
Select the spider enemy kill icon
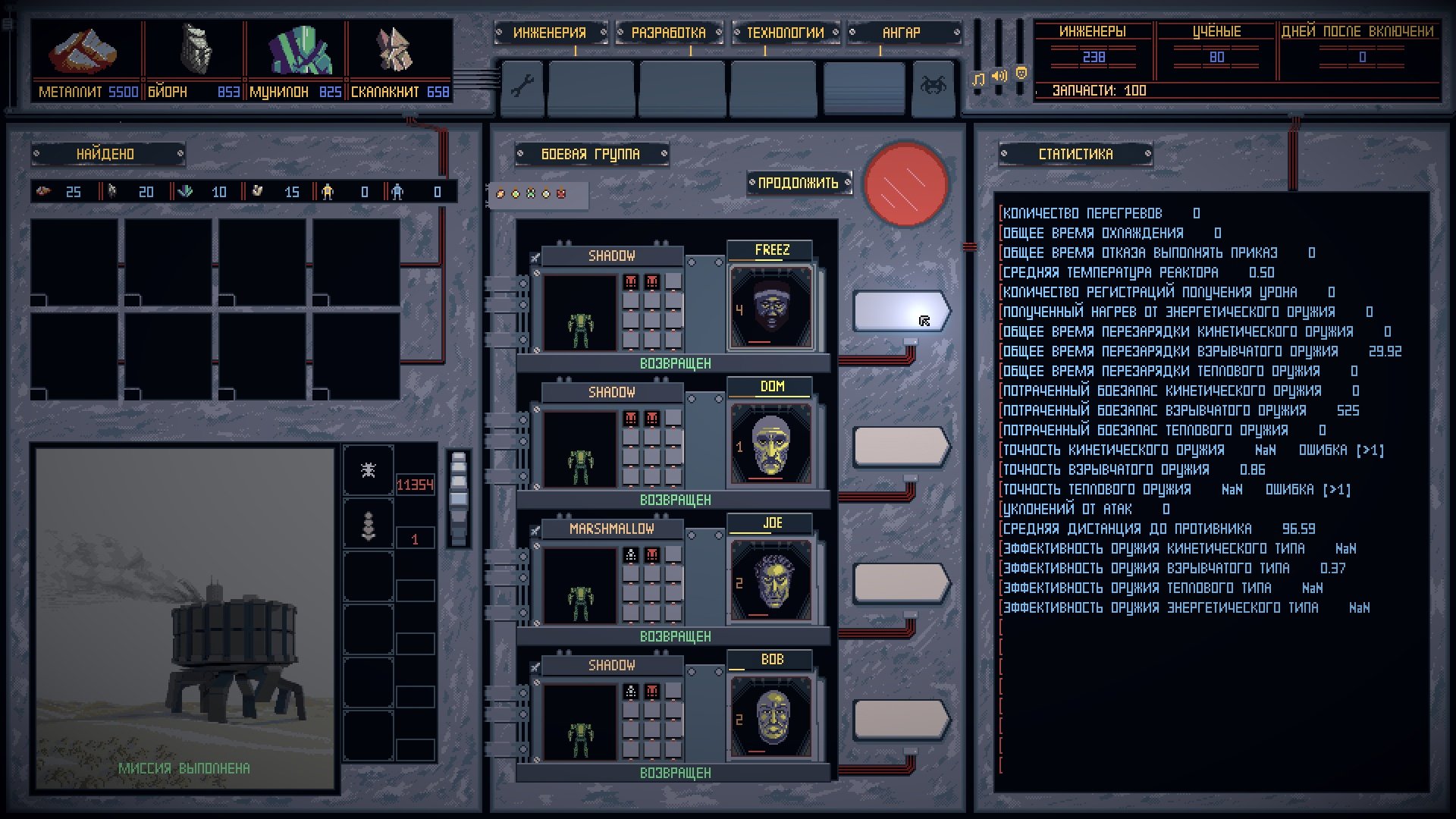click(368, 470)
